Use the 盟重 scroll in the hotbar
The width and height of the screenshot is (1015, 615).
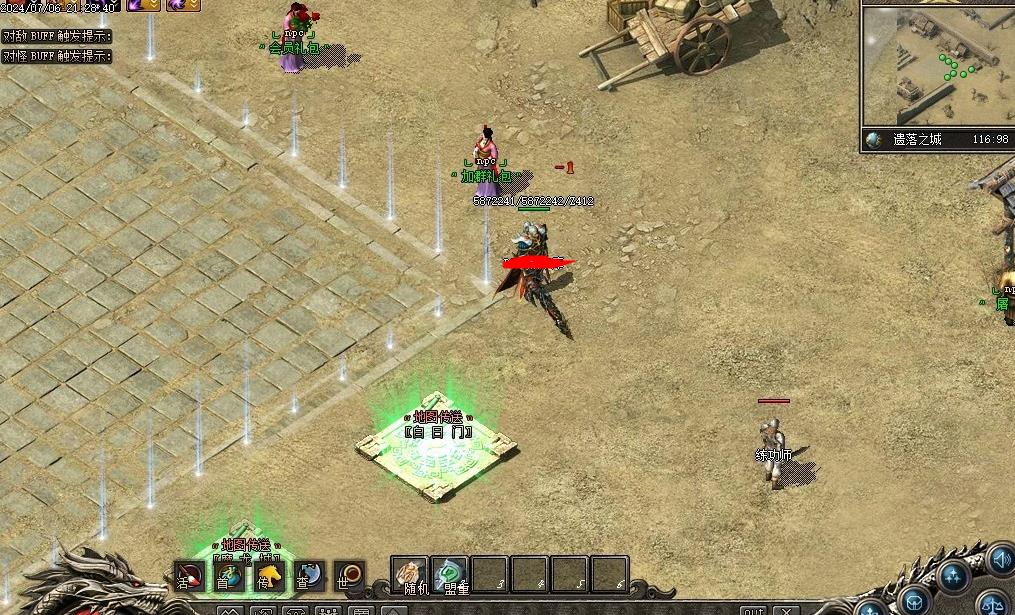pyautogui.click(x=450, y=575)
